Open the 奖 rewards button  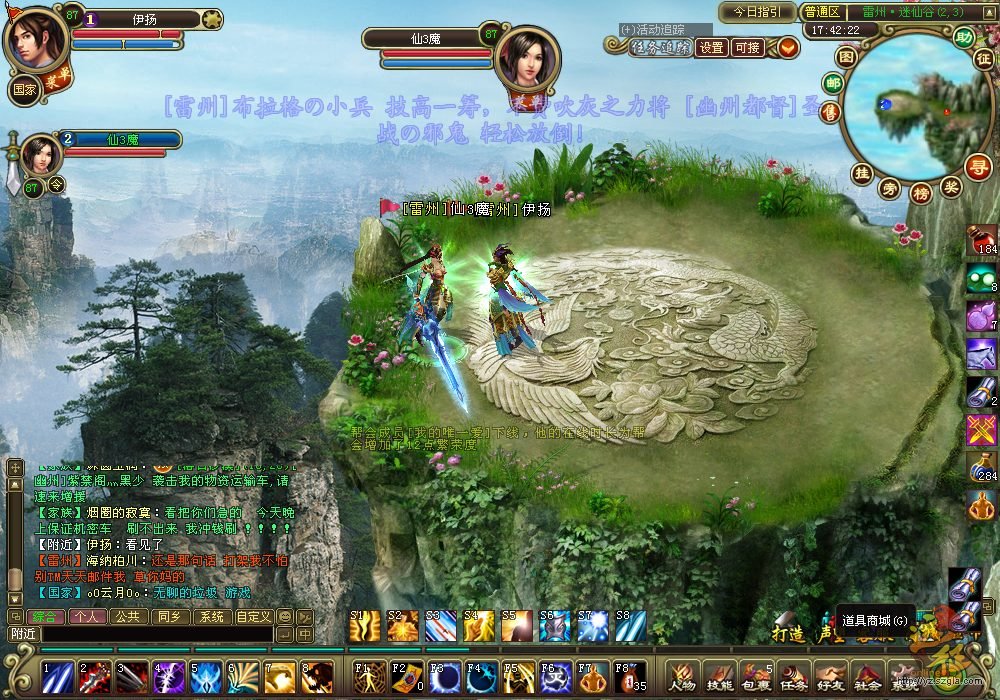point(952,186)
